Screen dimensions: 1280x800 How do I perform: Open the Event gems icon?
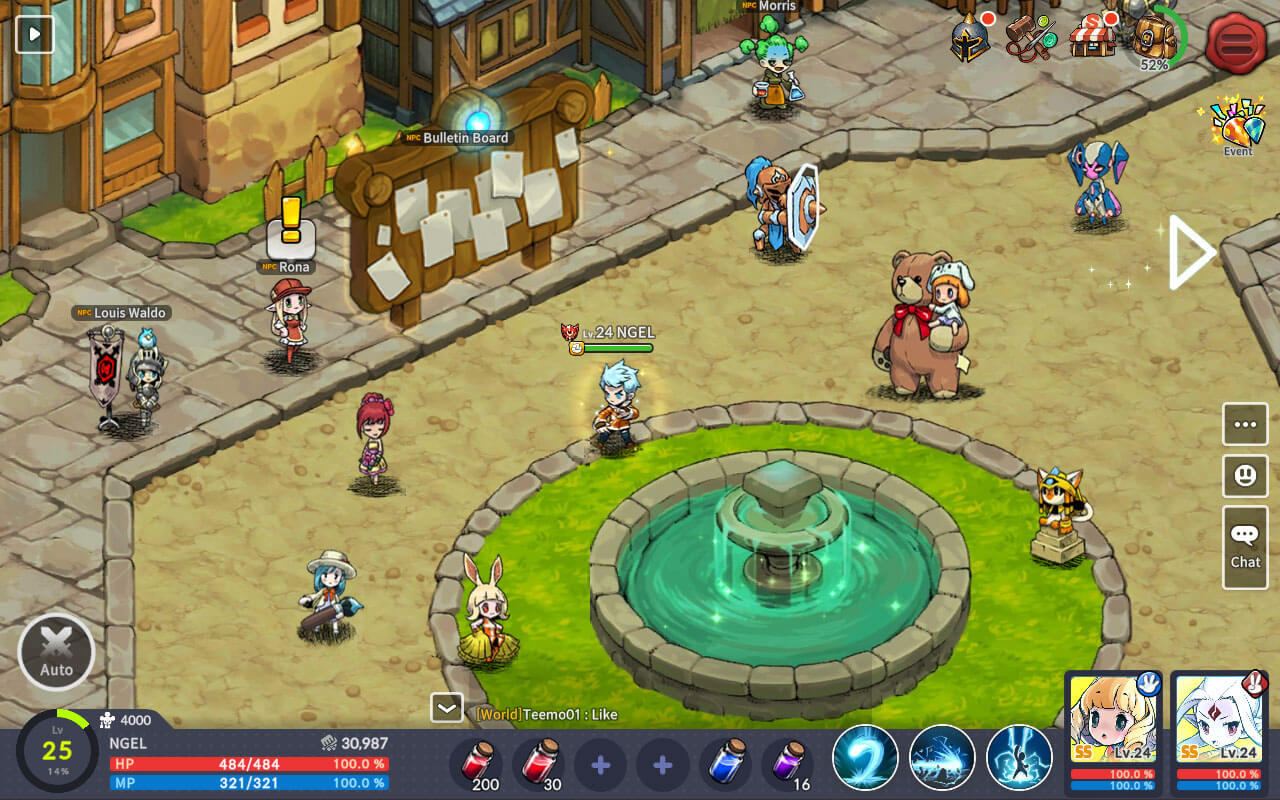pyautogui.click(x=1238, y=125)
